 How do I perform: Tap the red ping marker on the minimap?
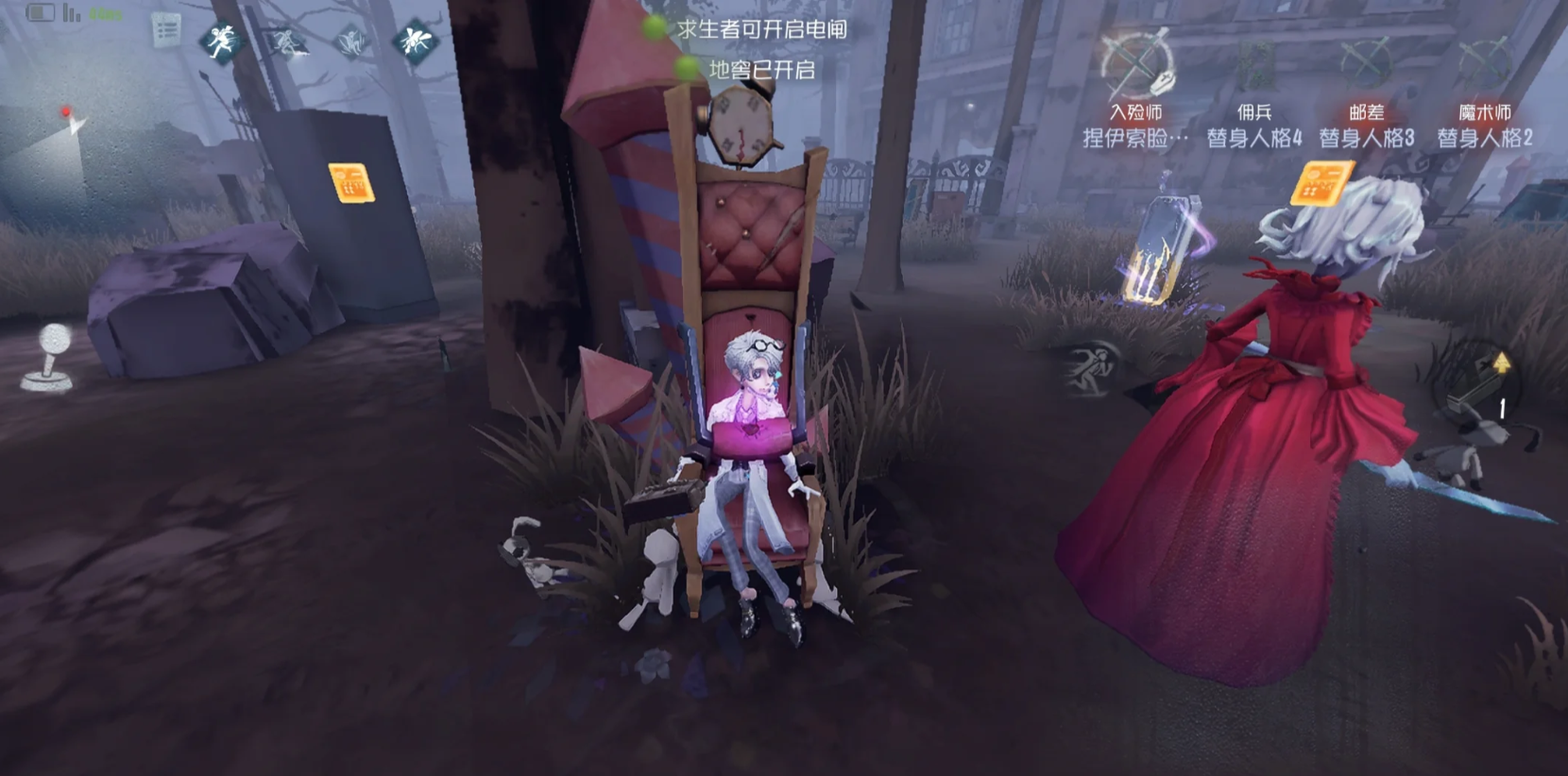(66, 111)
